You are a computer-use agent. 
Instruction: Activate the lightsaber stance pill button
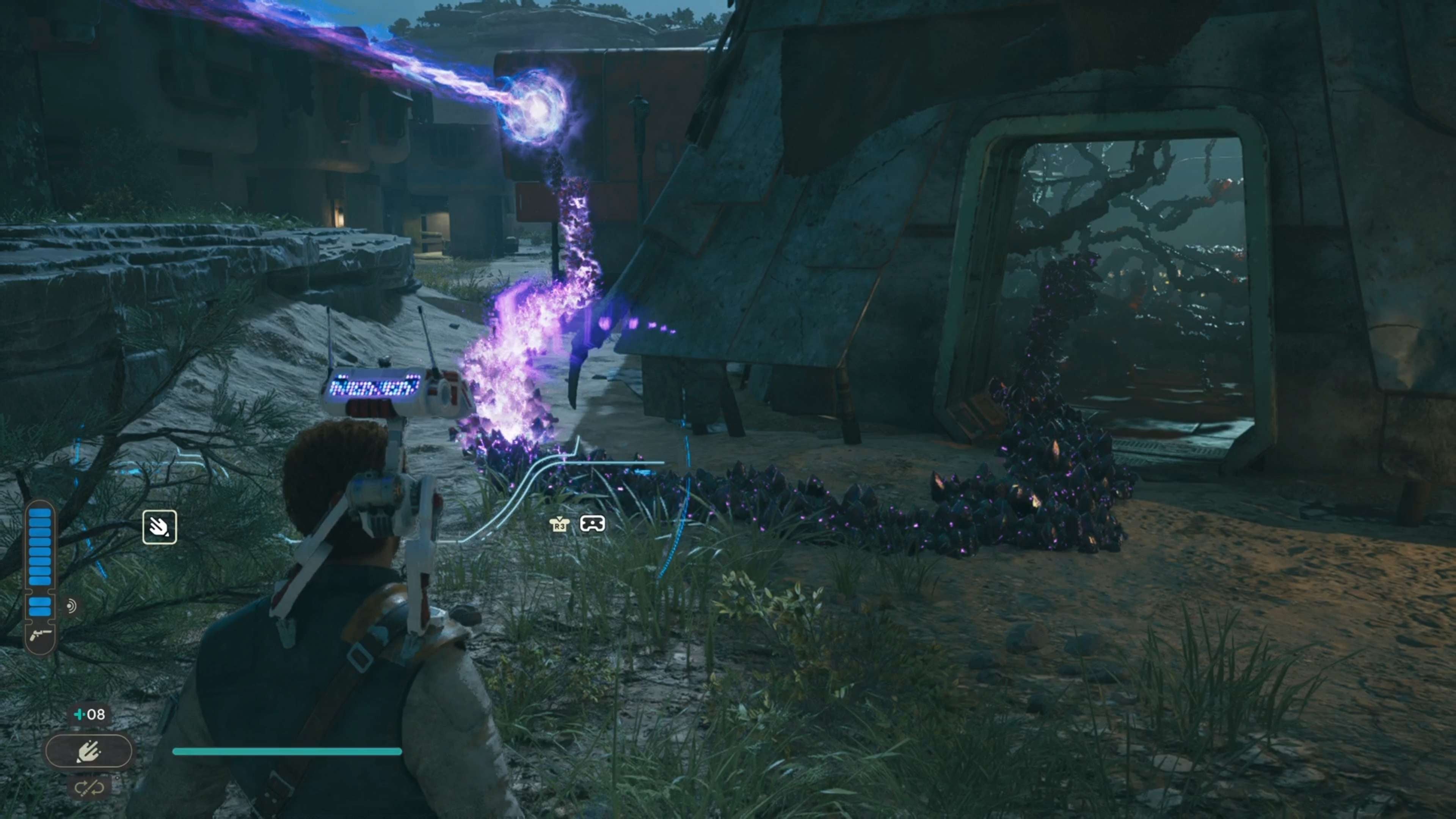[89, 751]
